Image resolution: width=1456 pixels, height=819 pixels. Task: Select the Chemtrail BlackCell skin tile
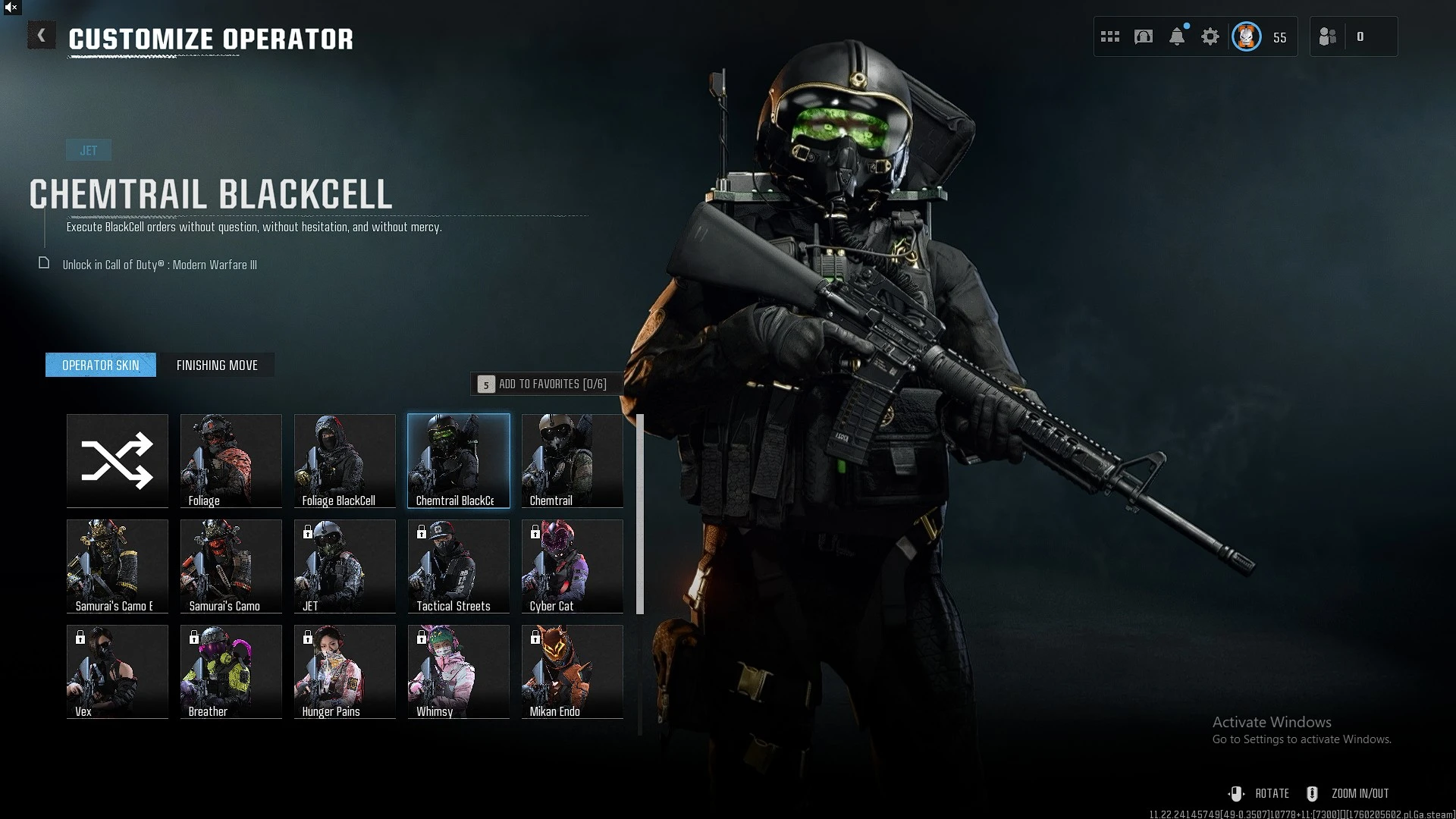(x=459, y=460)
